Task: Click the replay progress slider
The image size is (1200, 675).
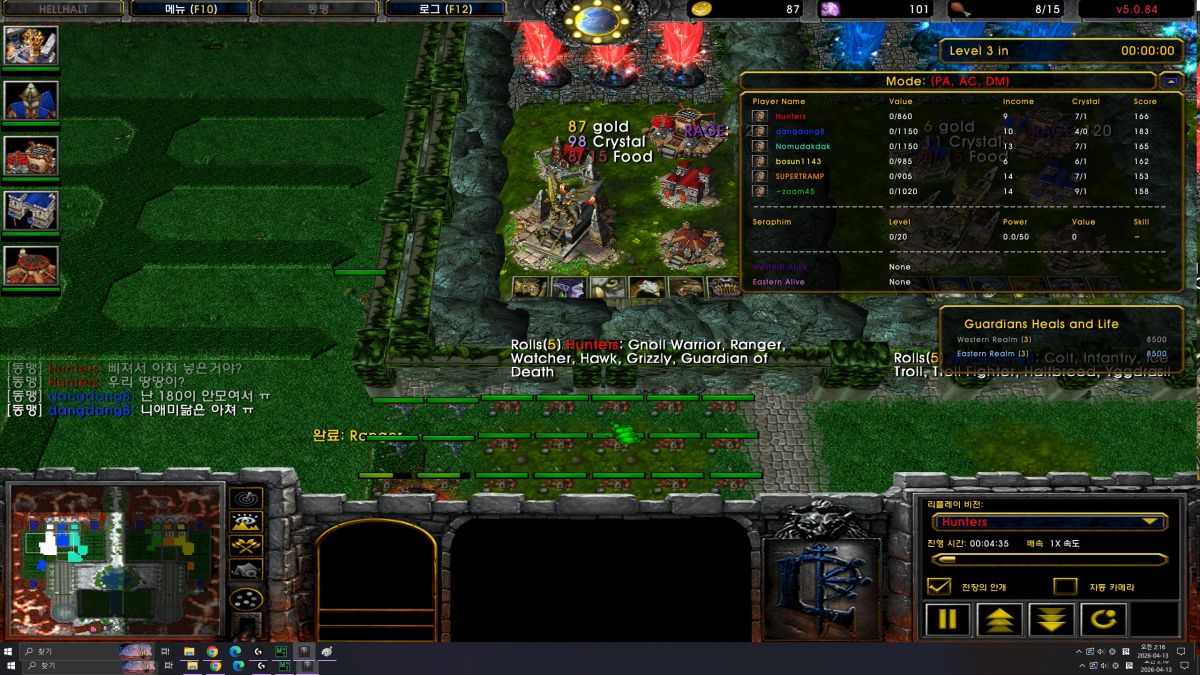Action: (x=1048, y=560)
